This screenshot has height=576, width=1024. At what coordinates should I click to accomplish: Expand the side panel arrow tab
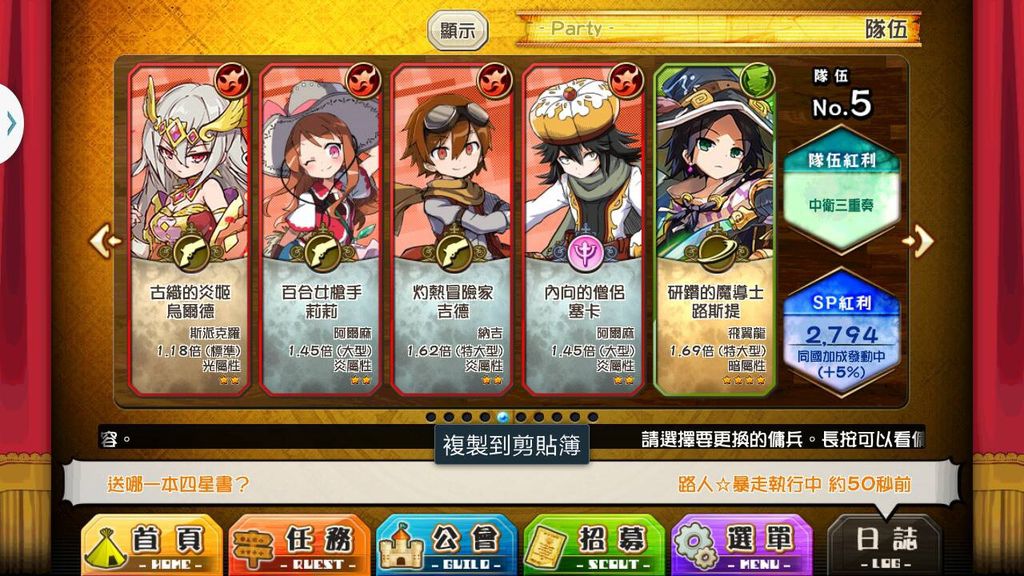[10, 123]
